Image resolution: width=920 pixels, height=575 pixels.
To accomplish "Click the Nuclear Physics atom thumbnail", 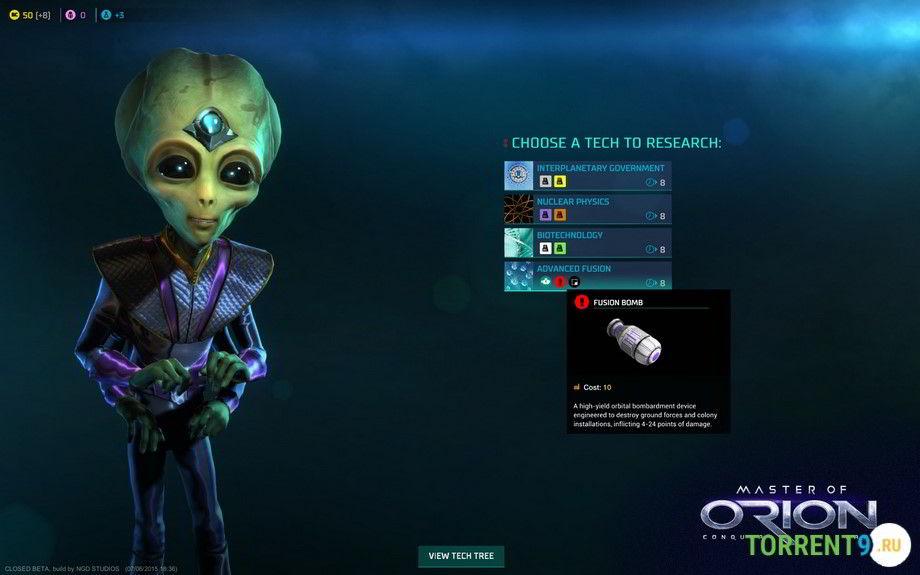I will [x=519, y=208].
